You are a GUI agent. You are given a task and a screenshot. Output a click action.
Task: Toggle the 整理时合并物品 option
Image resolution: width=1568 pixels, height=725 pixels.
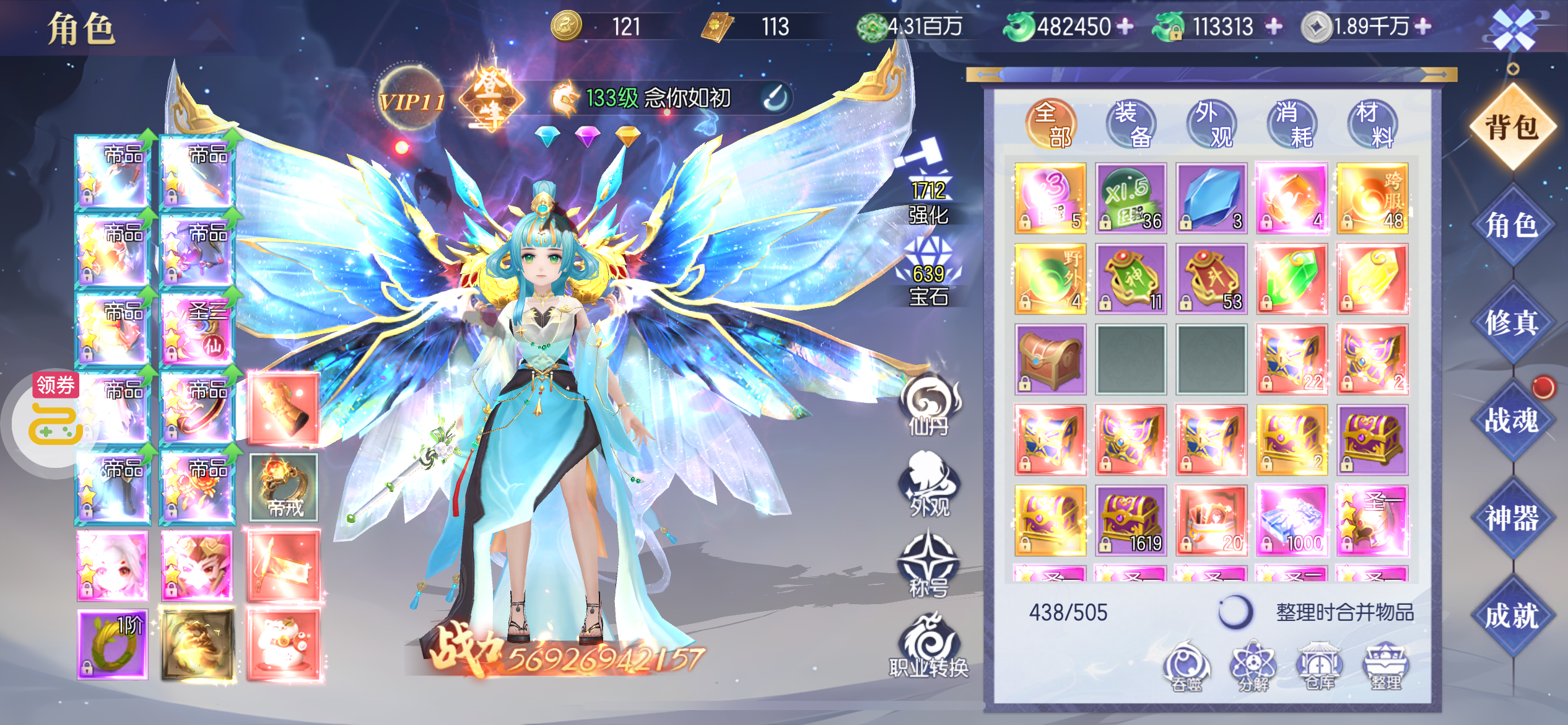click(1235, 612)
